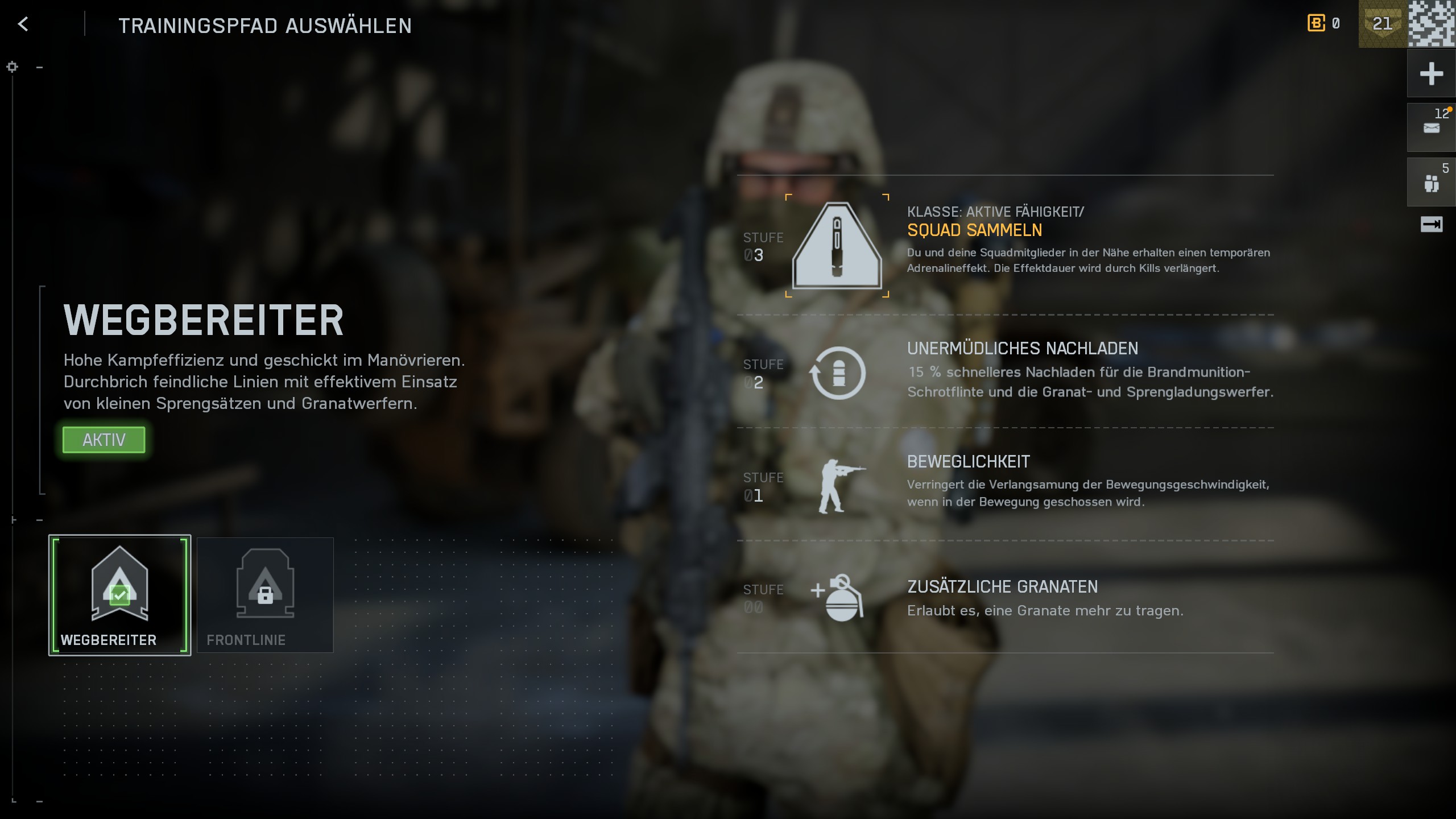The width and height of the screenshot is (1456, 819).
Task: Click the Wegbereiter rank chevron card icon
Action: pos(119,583)
